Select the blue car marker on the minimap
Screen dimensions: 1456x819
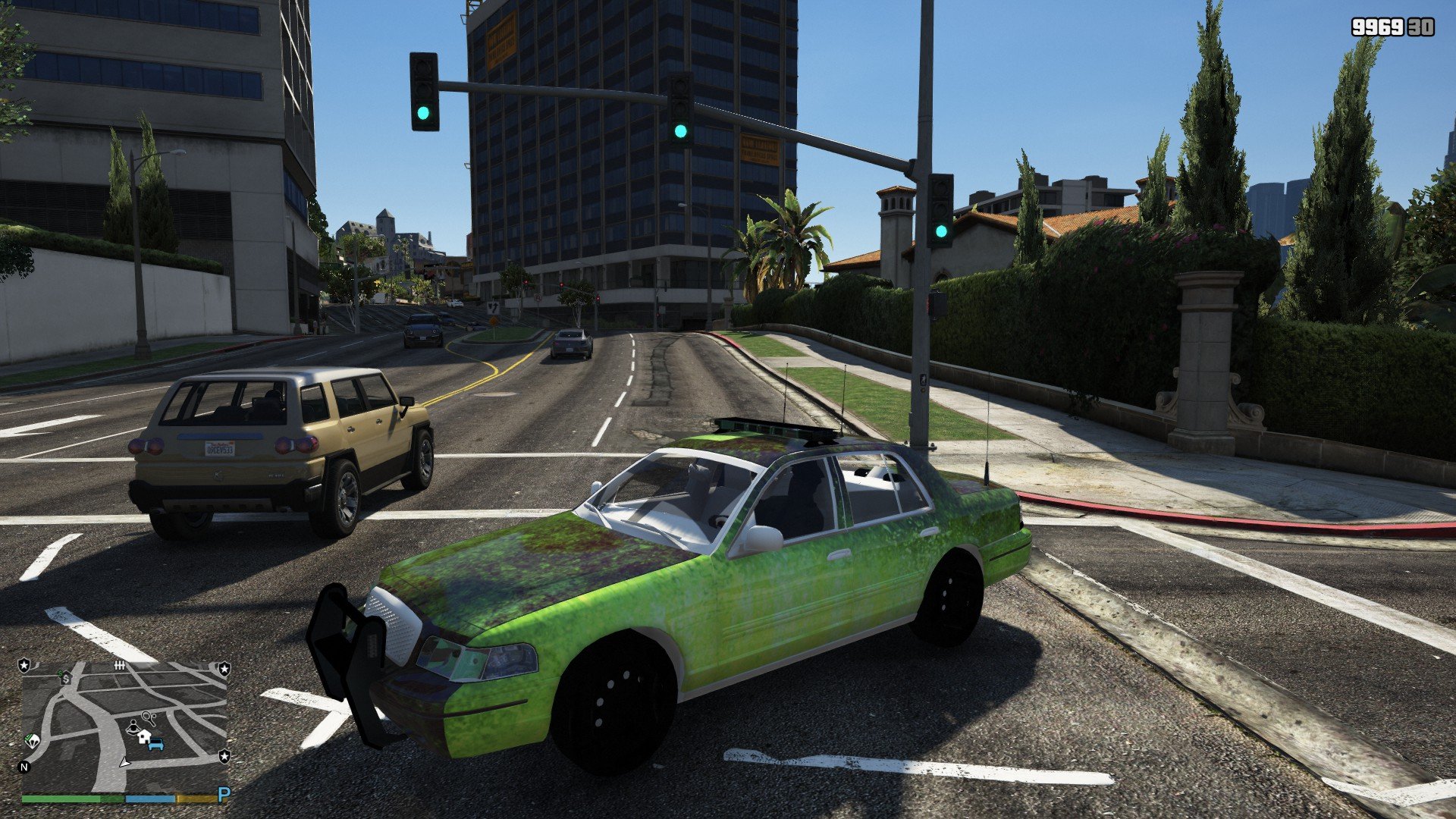point(157,745)
